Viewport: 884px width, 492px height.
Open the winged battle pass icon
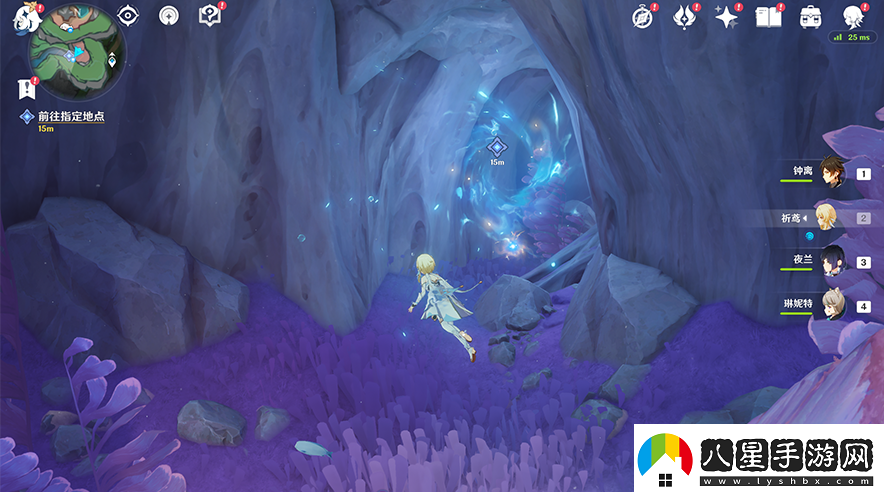[684, 16]
